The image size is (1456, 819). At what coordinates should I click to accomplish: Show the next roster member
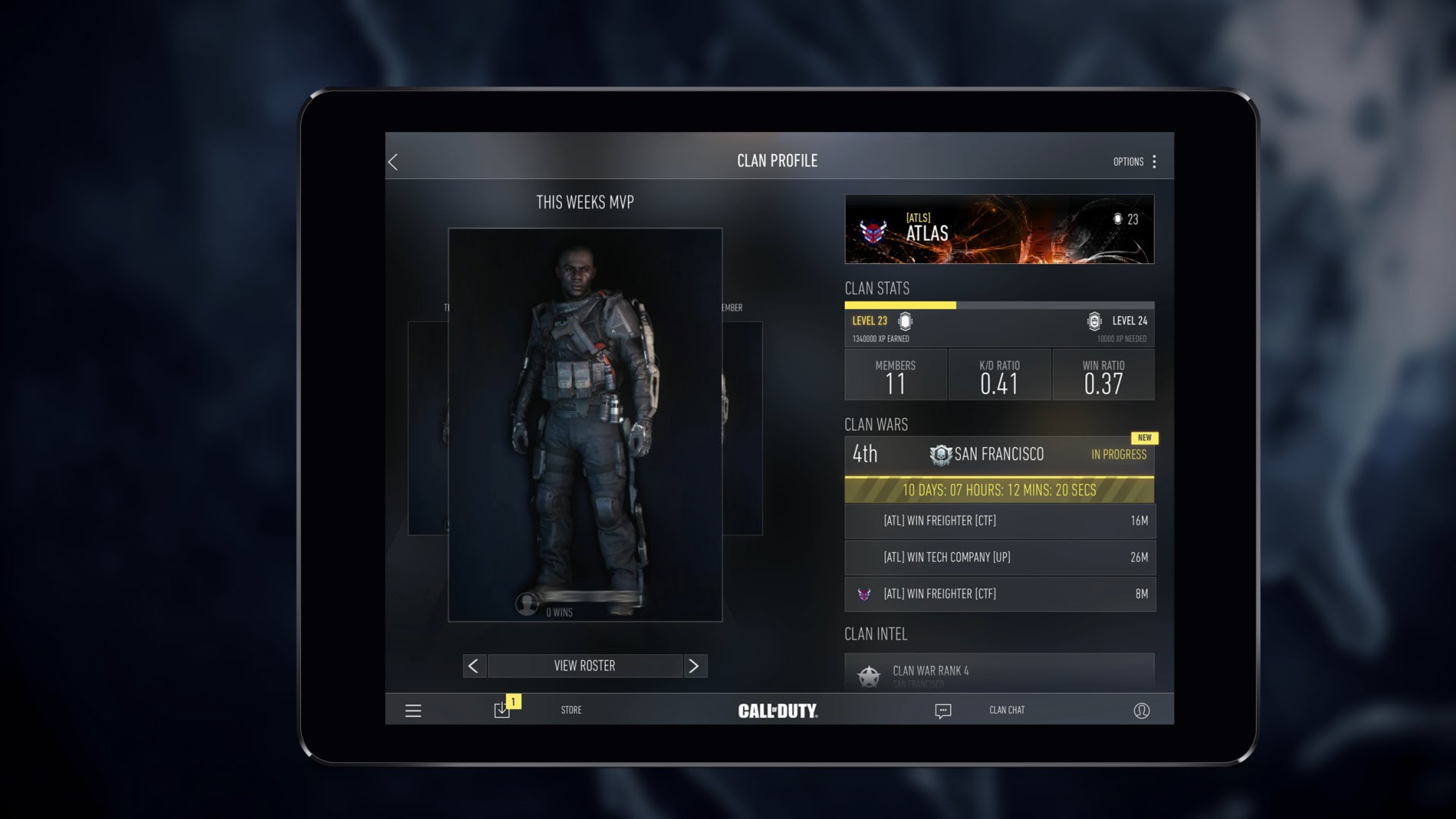694,666
